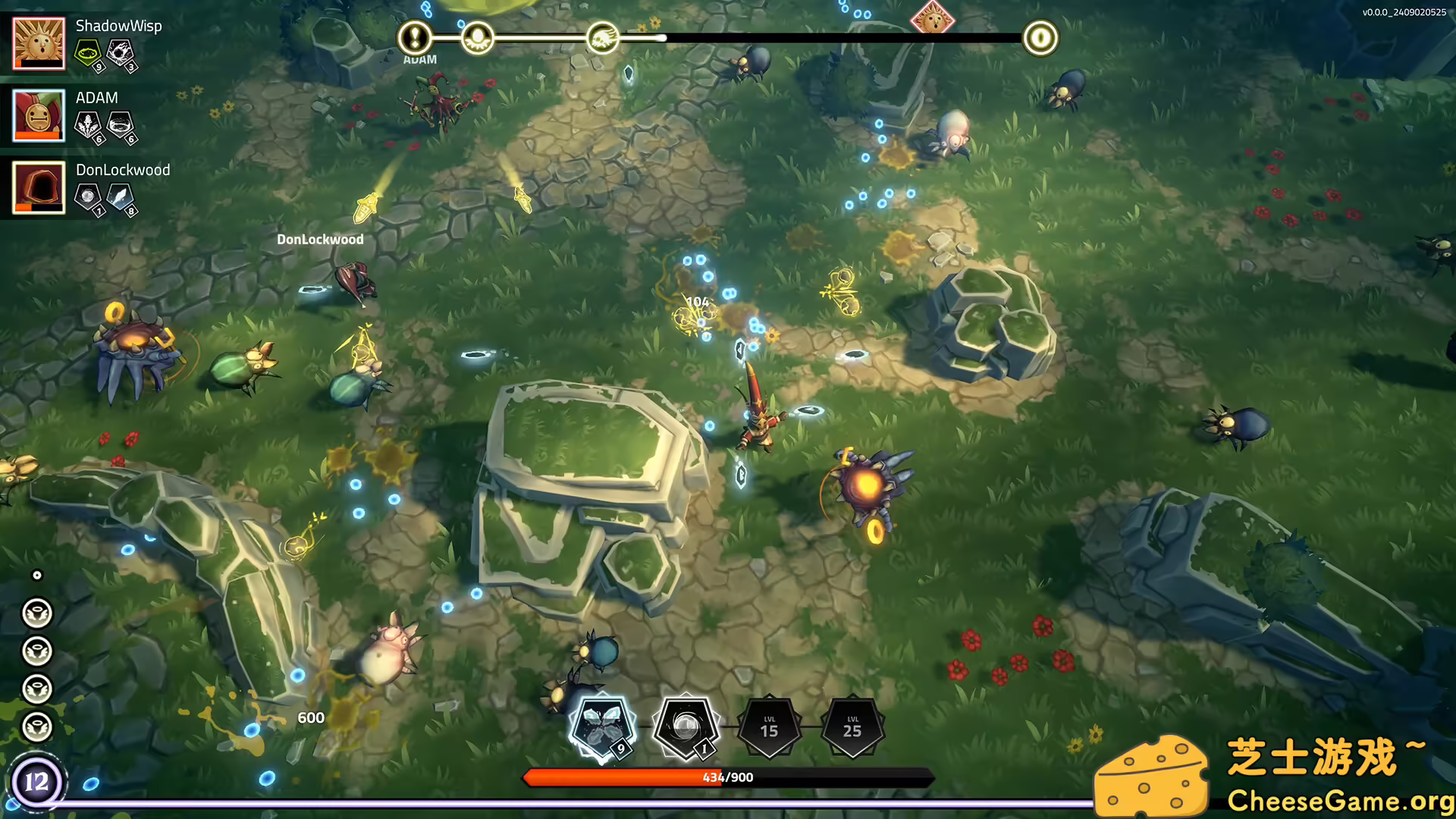Select ShadowWisp's green ring ability icon

[88, 52]
